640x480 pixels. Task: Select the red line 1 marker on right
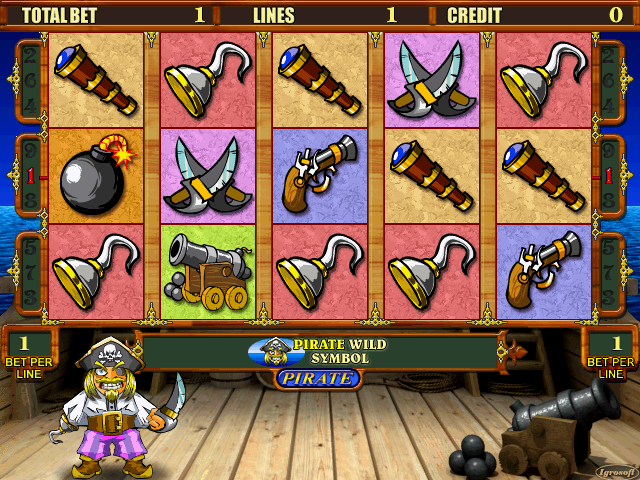pos(609,175)
